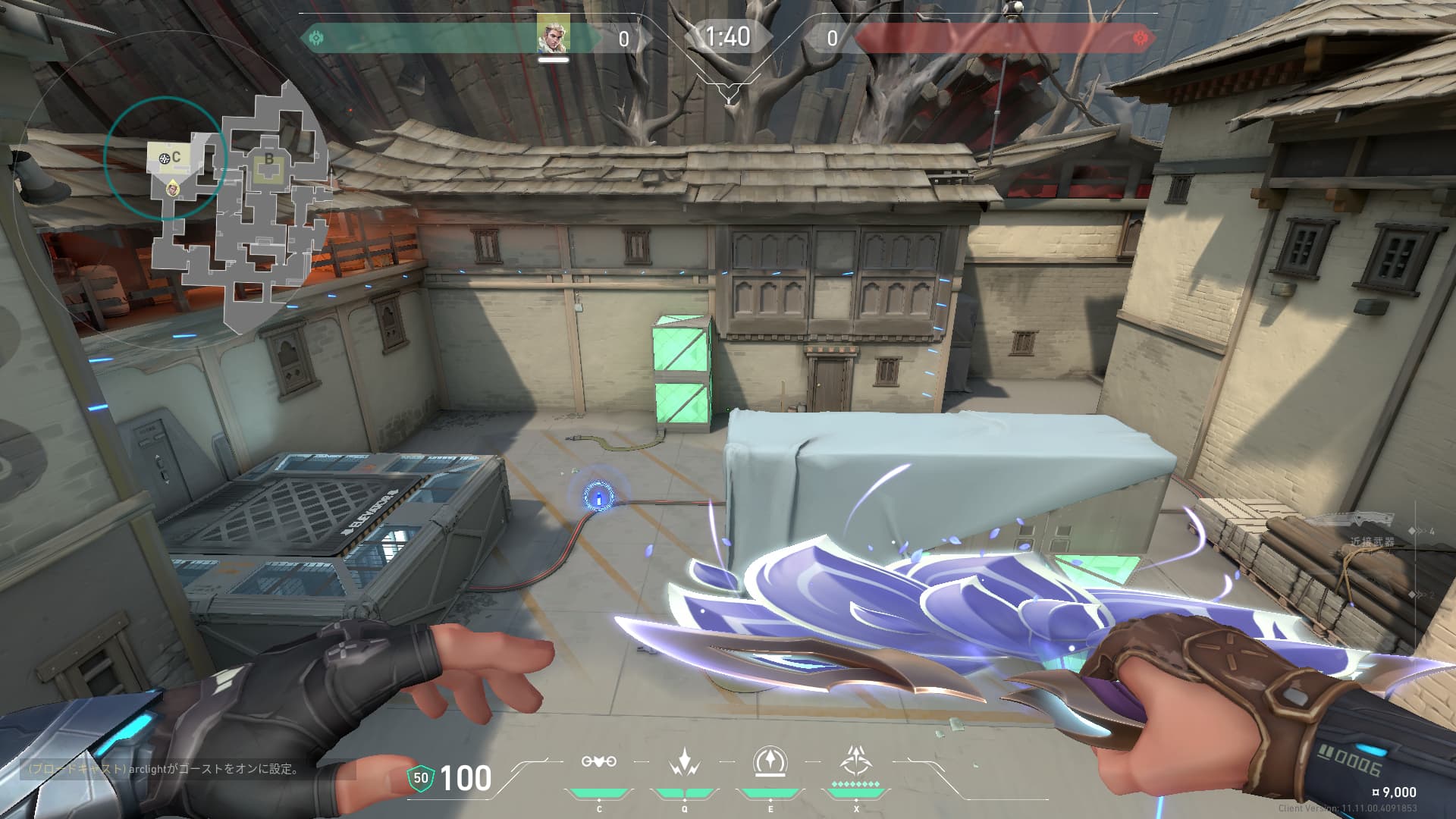Use the Q ability with spiked burst icon
This screenshot has height=819, width=1456.
tap(685, 761)
